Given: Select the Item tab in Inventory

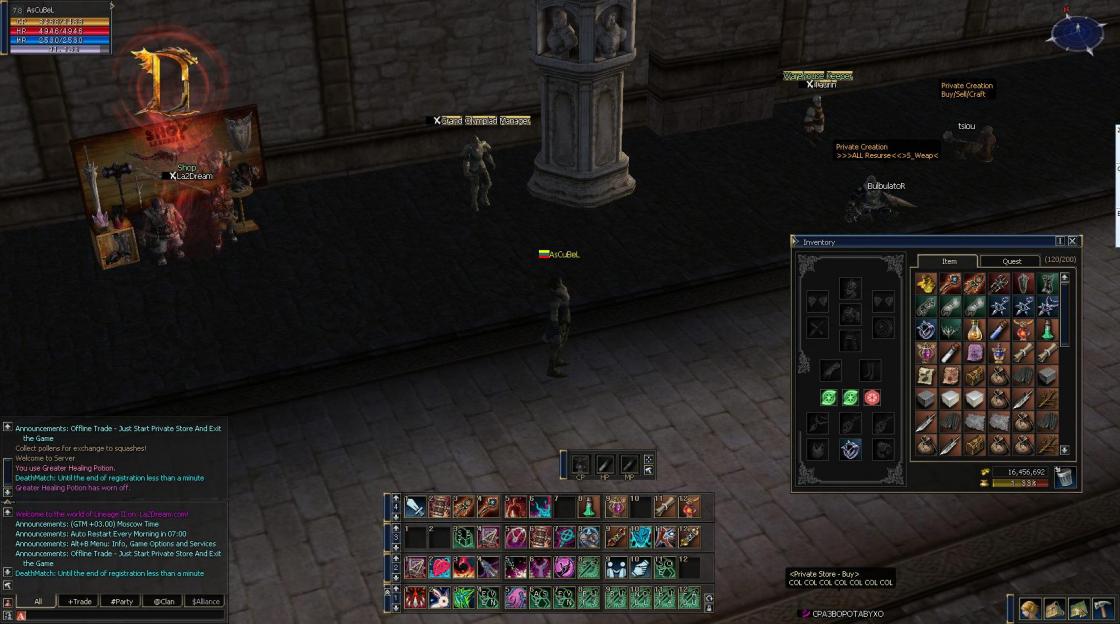Looking at the screenshot, I should click(x=949, y=261).
